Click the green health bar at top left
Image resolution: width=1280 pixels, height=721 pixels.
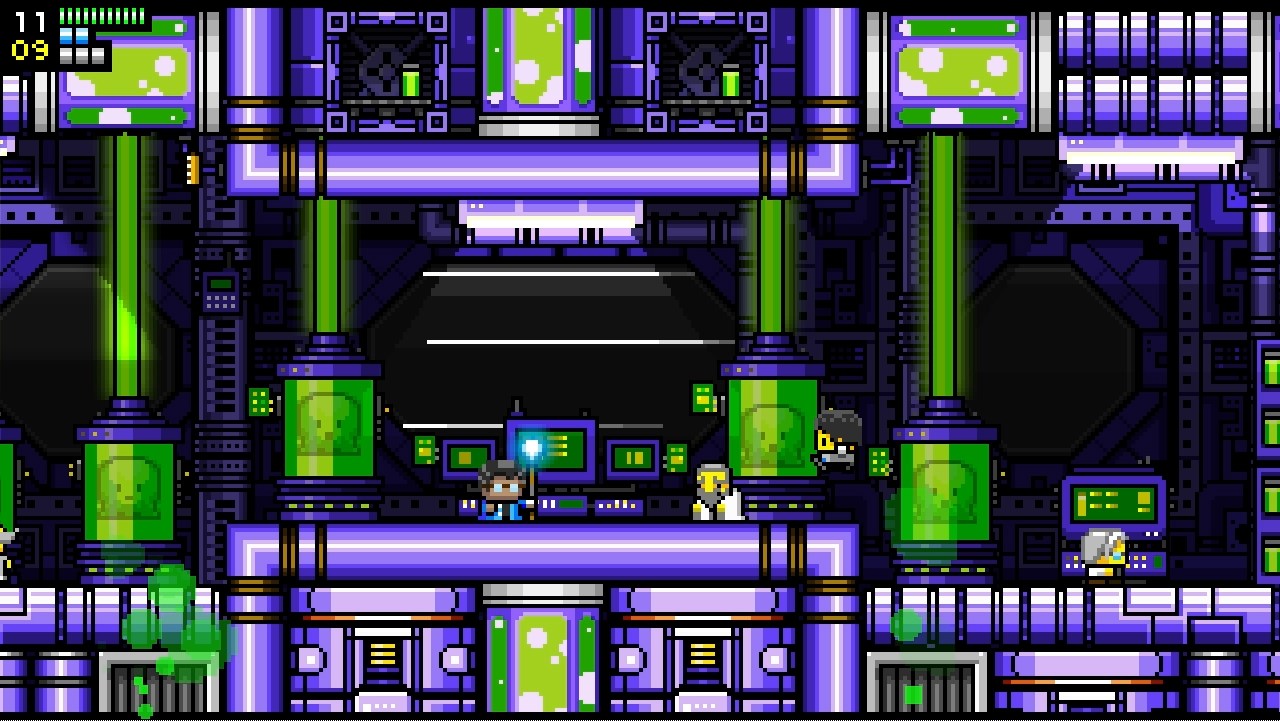point(100,14)
